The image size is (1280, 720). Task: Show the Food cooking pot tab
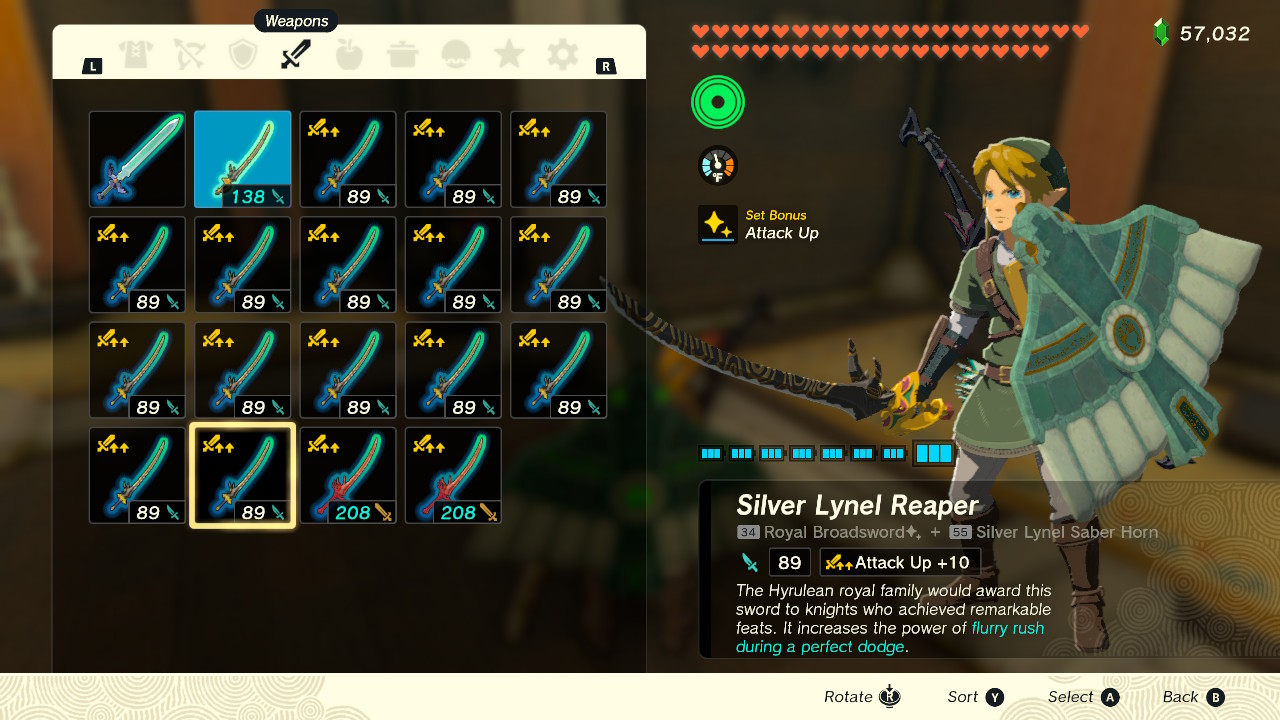(x=402, y=55)
